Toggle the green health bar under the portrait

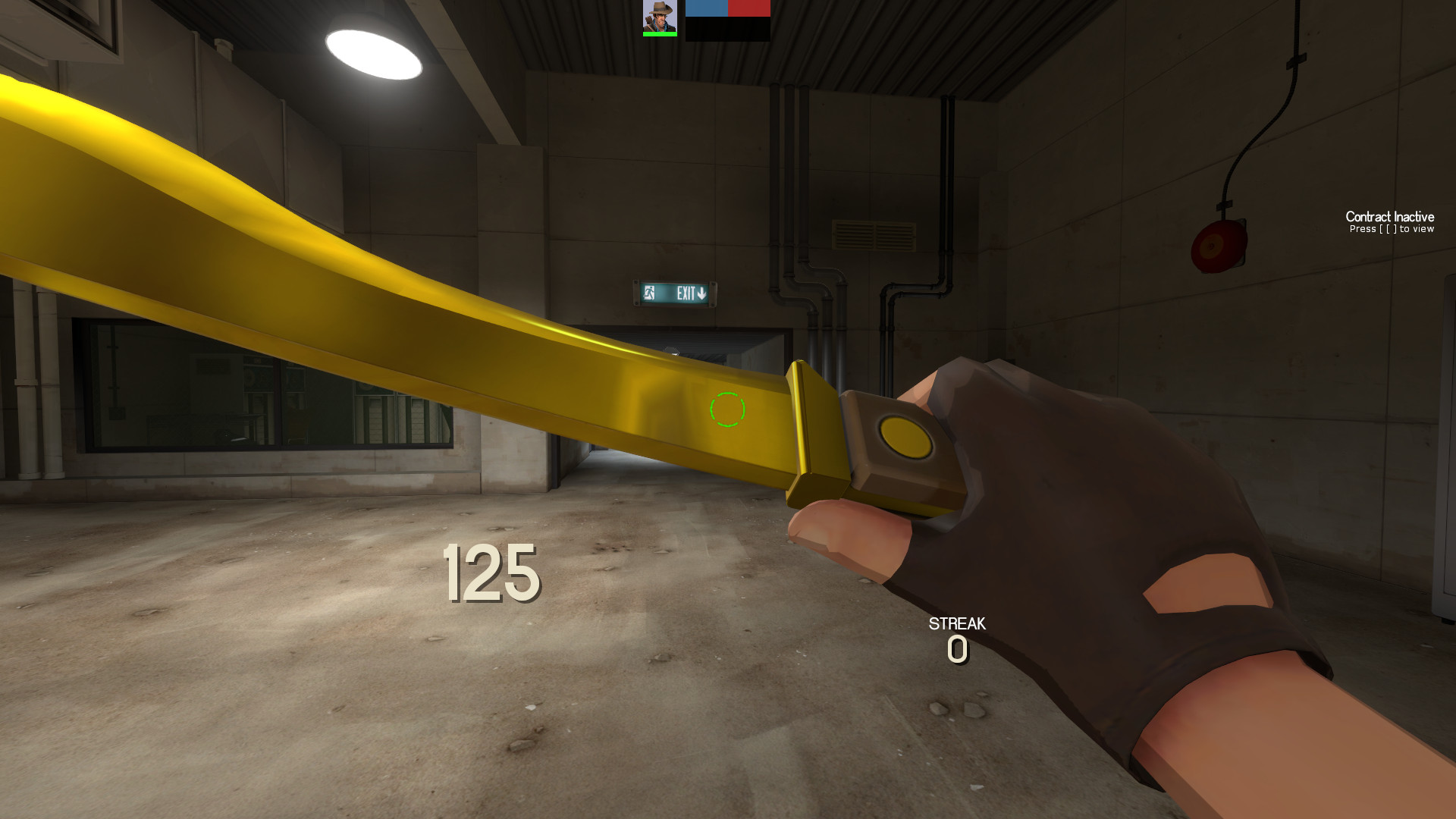[x=659, y=33]
